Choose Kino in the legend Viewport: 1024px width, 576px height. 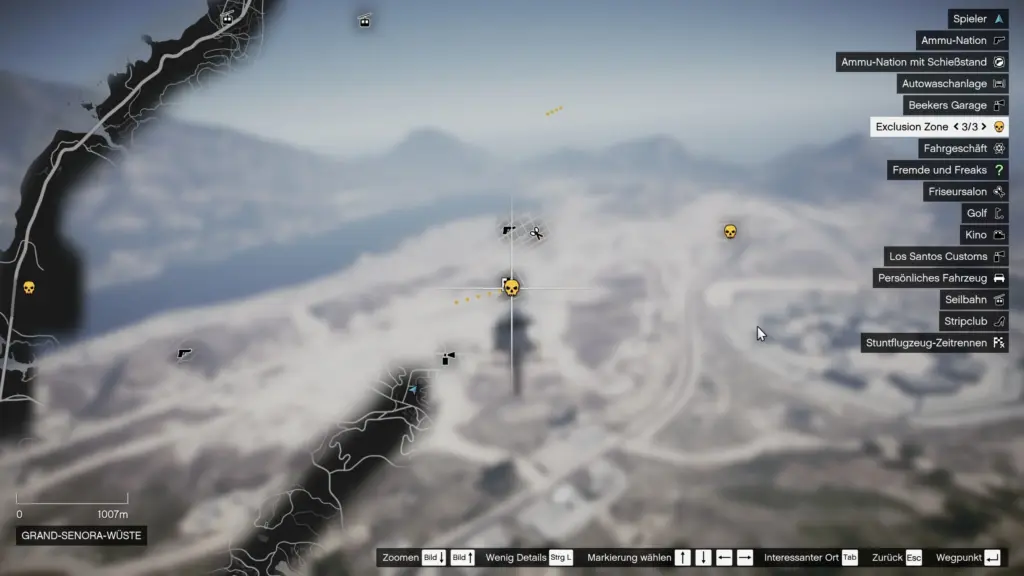click(x=983, y=235)
